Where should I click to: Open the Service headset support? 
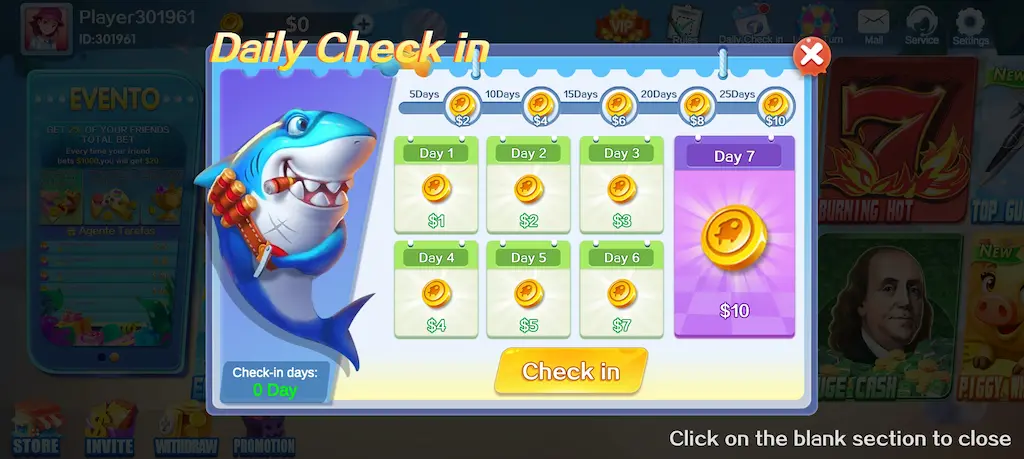[x=921, y=26]
